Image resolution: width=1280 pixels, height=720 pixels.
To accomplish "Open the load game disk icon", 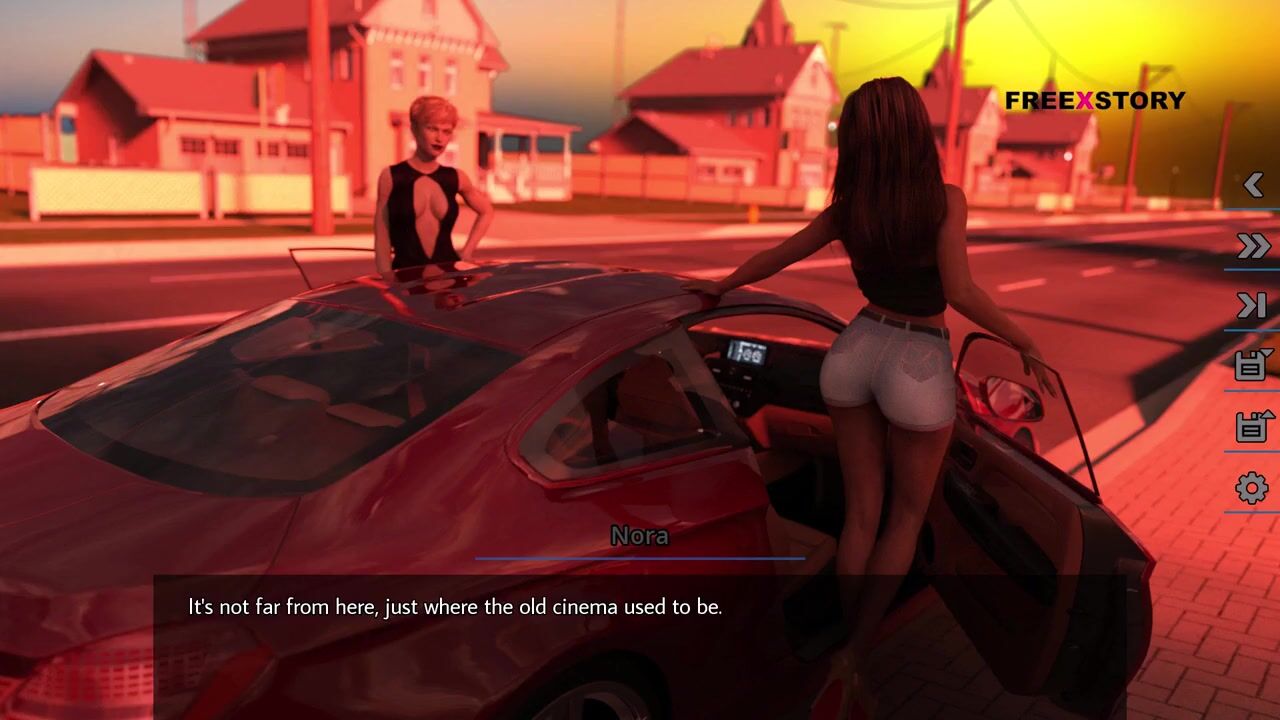I will tap(1253, 426).
